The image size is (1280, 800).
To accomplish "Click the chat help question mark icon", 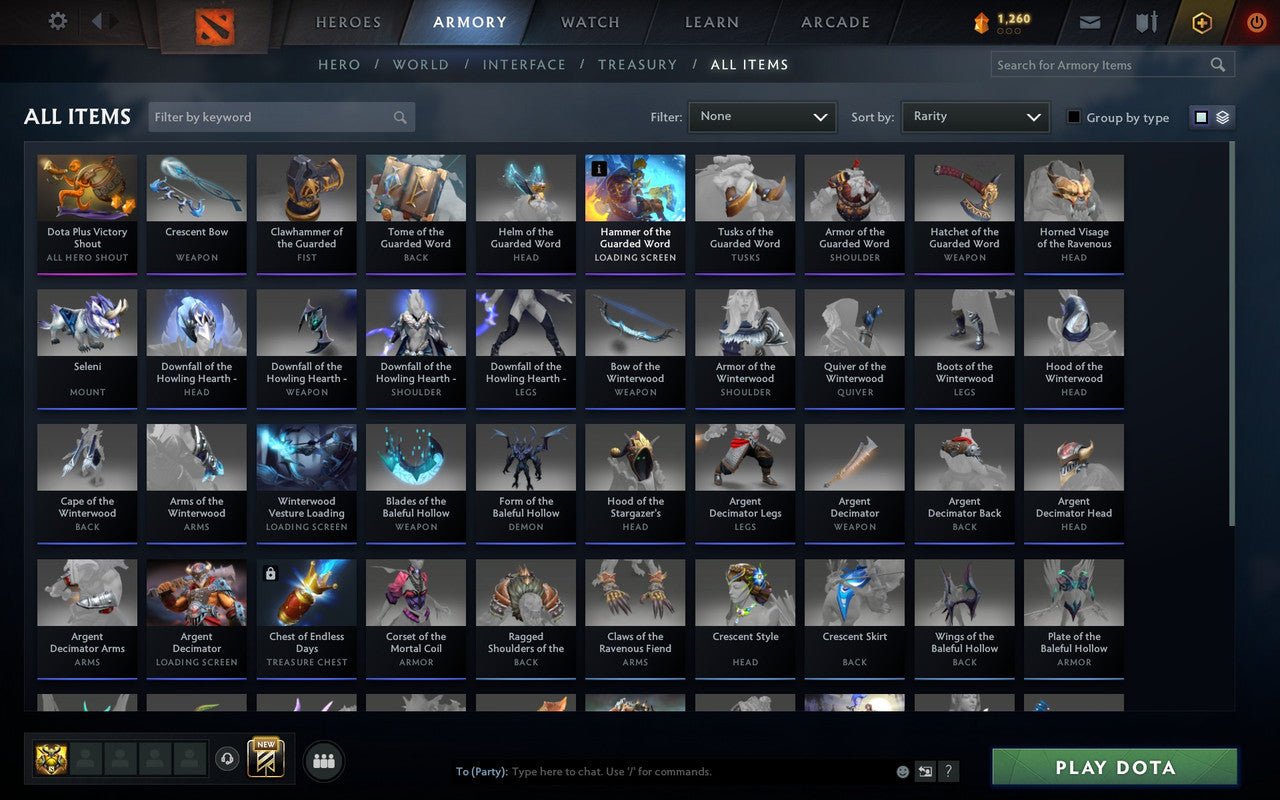I will pyautogui.click(x=948, y=771).
